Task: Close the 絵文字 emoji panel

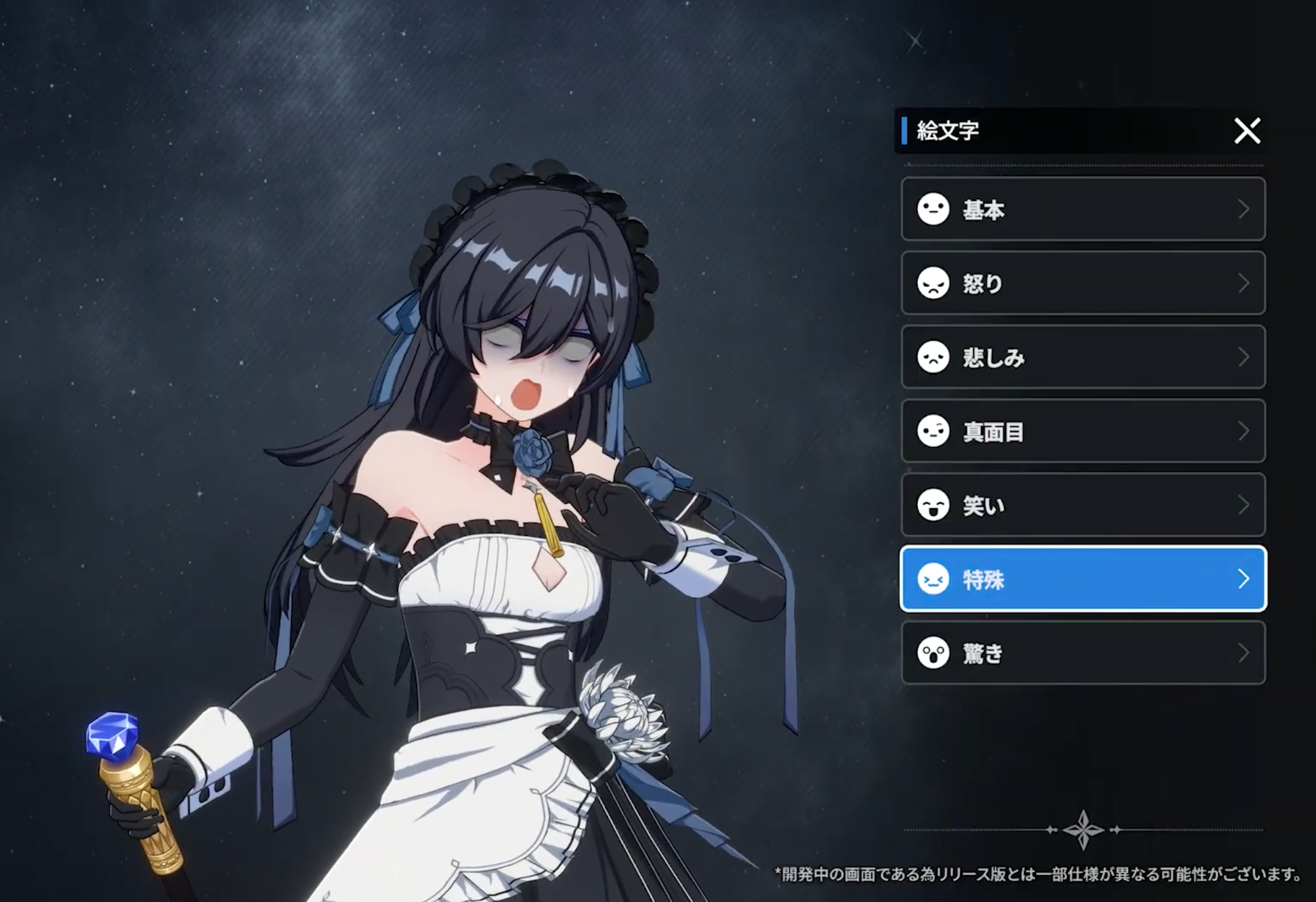Action: (1247, 131)
